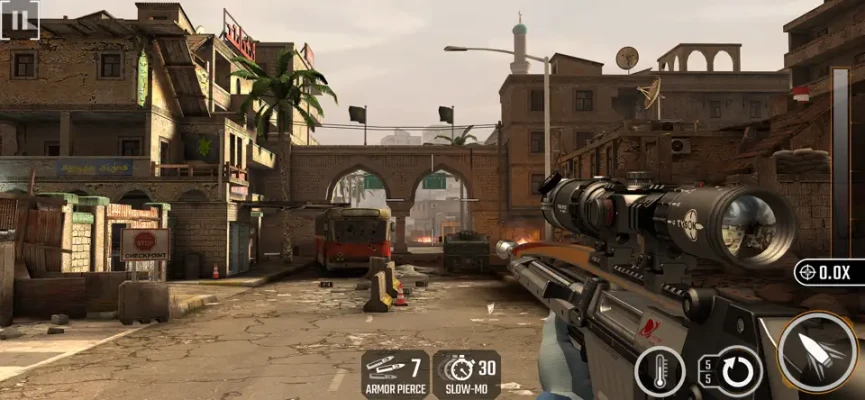The height and width of the screenshot is (400, 865).
Task: Tap the 0.0X scope zoom handle
Action: tap(829, 272)
